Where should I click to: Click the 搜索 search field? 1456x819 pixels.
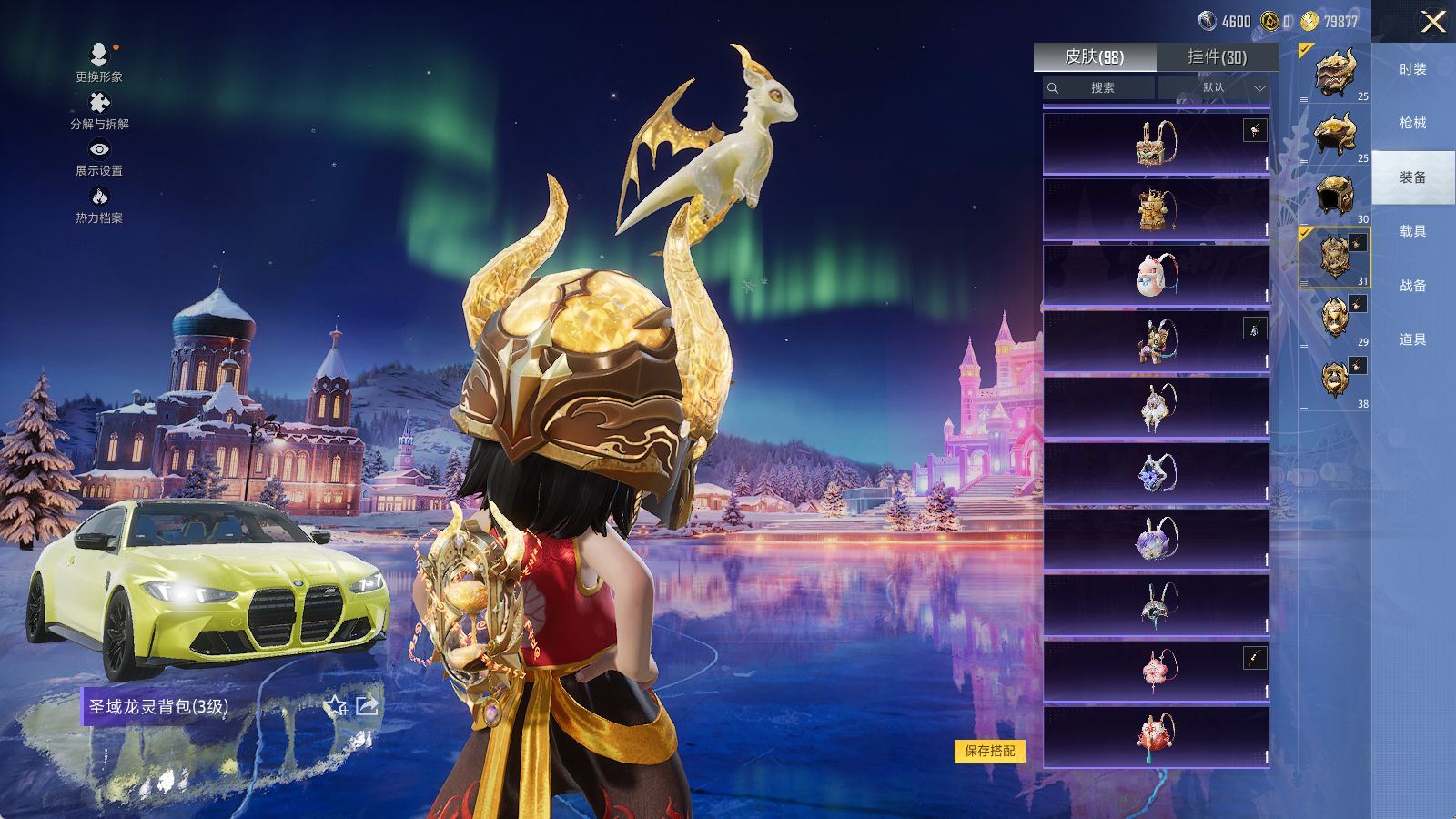(1102, 88)
